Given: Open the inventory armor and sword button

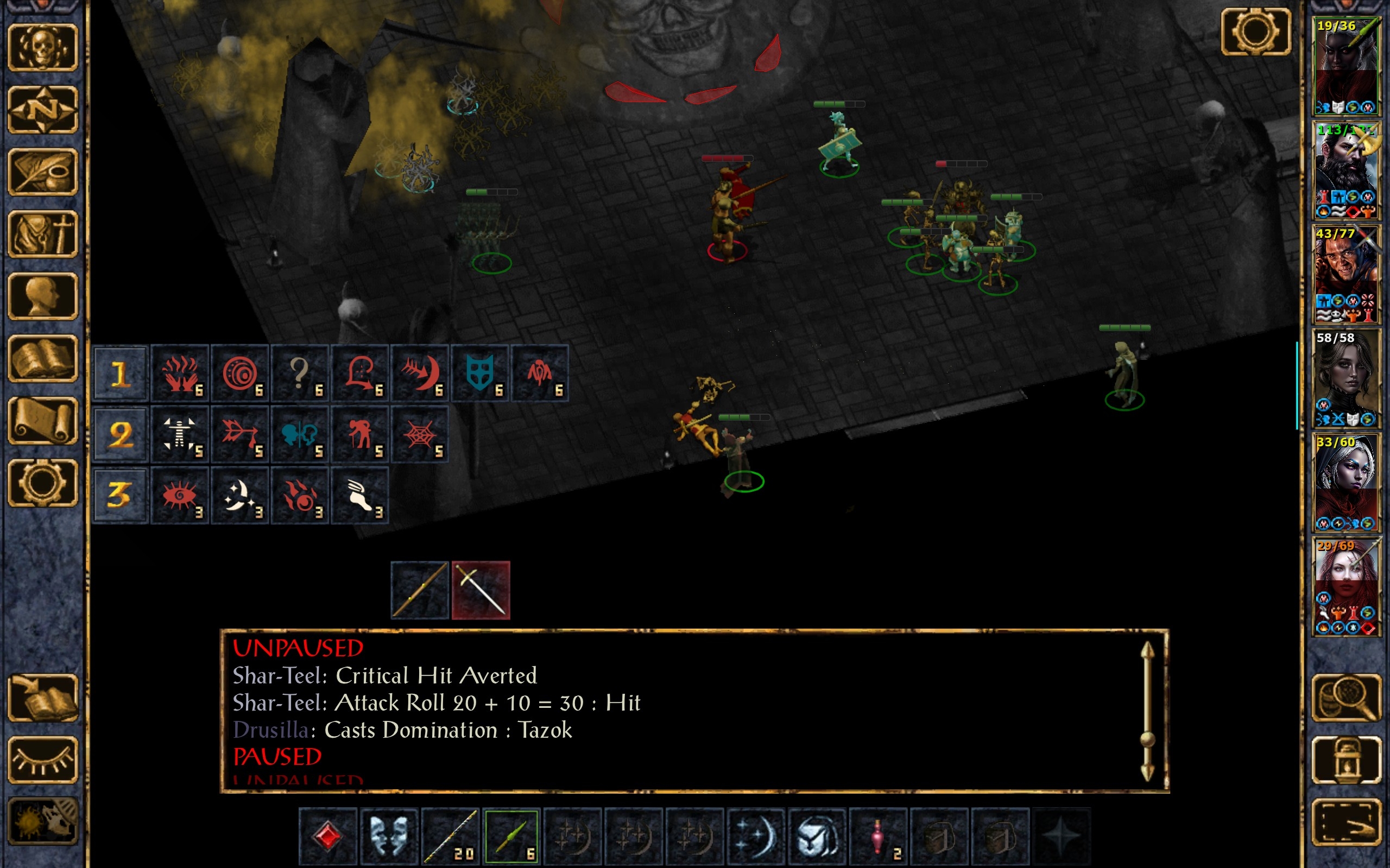Looking at the screenshot, I should point(43,234).
